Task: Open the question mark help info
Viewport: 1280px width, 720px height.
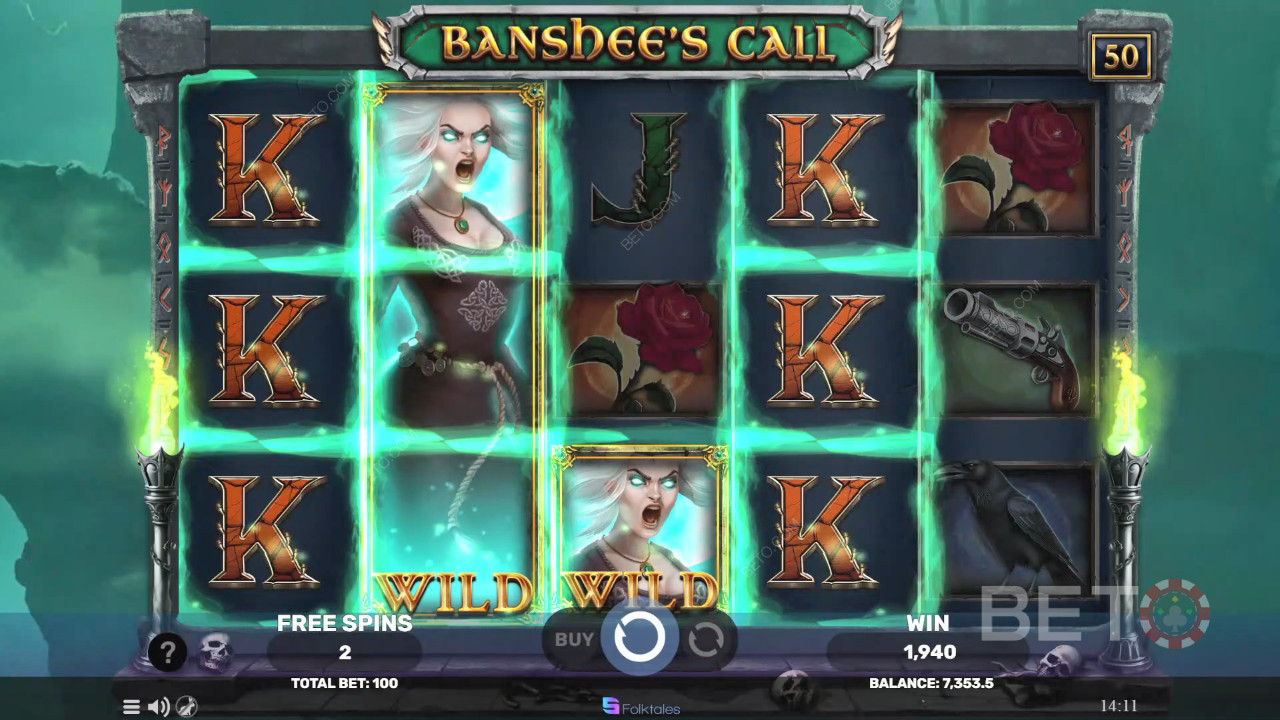Action: pos(167,652)
